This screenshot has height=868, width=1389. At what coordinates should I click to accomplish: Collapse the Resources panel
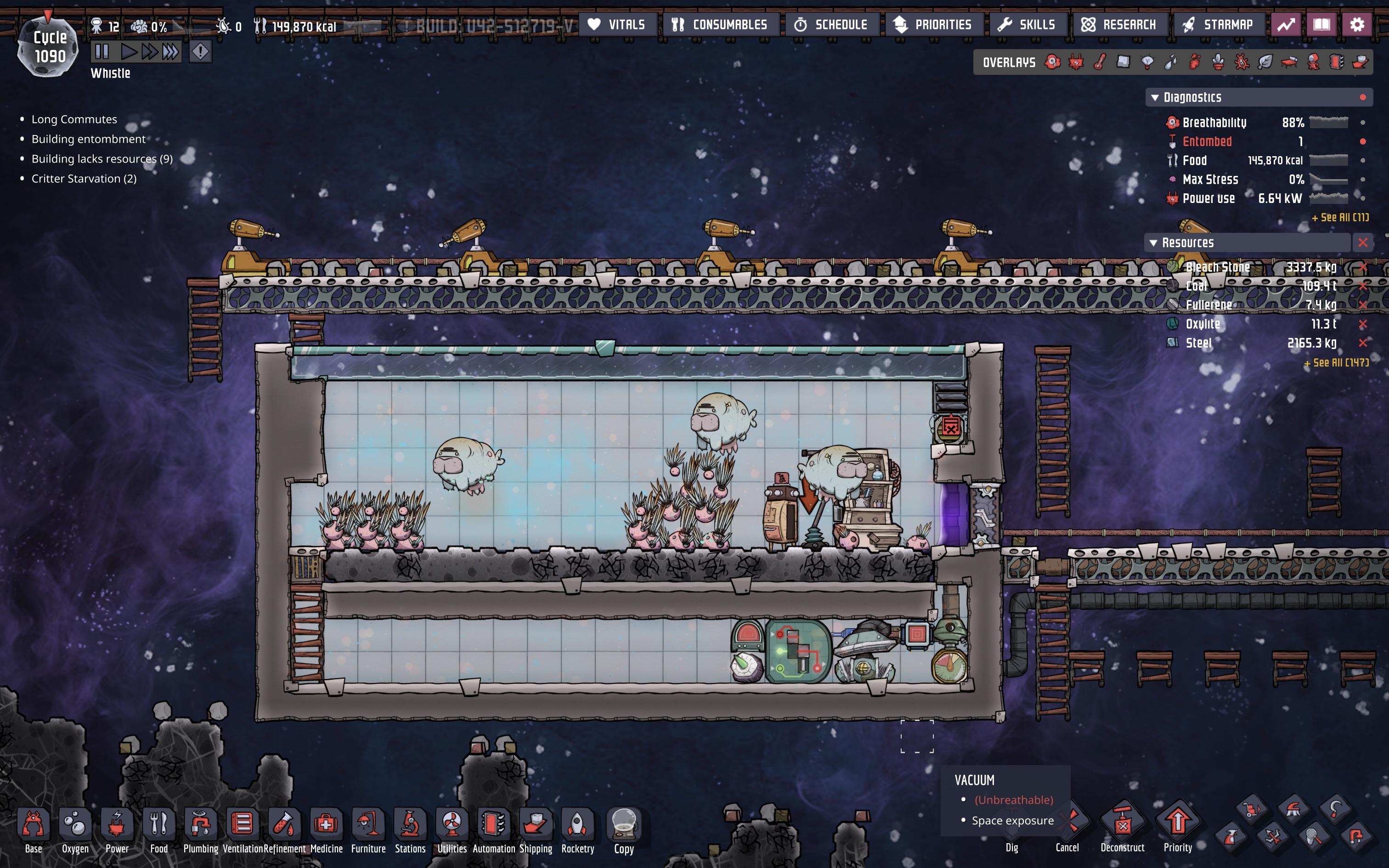[x=1154, y=242]
